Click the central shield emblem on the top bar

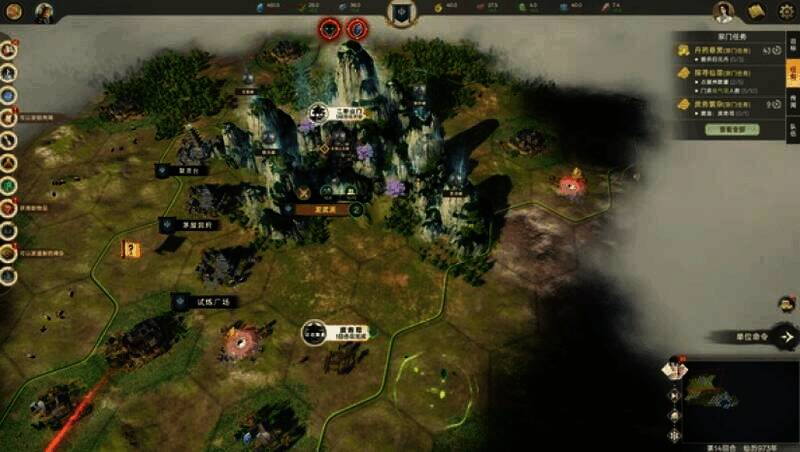[x=401, y=13]
